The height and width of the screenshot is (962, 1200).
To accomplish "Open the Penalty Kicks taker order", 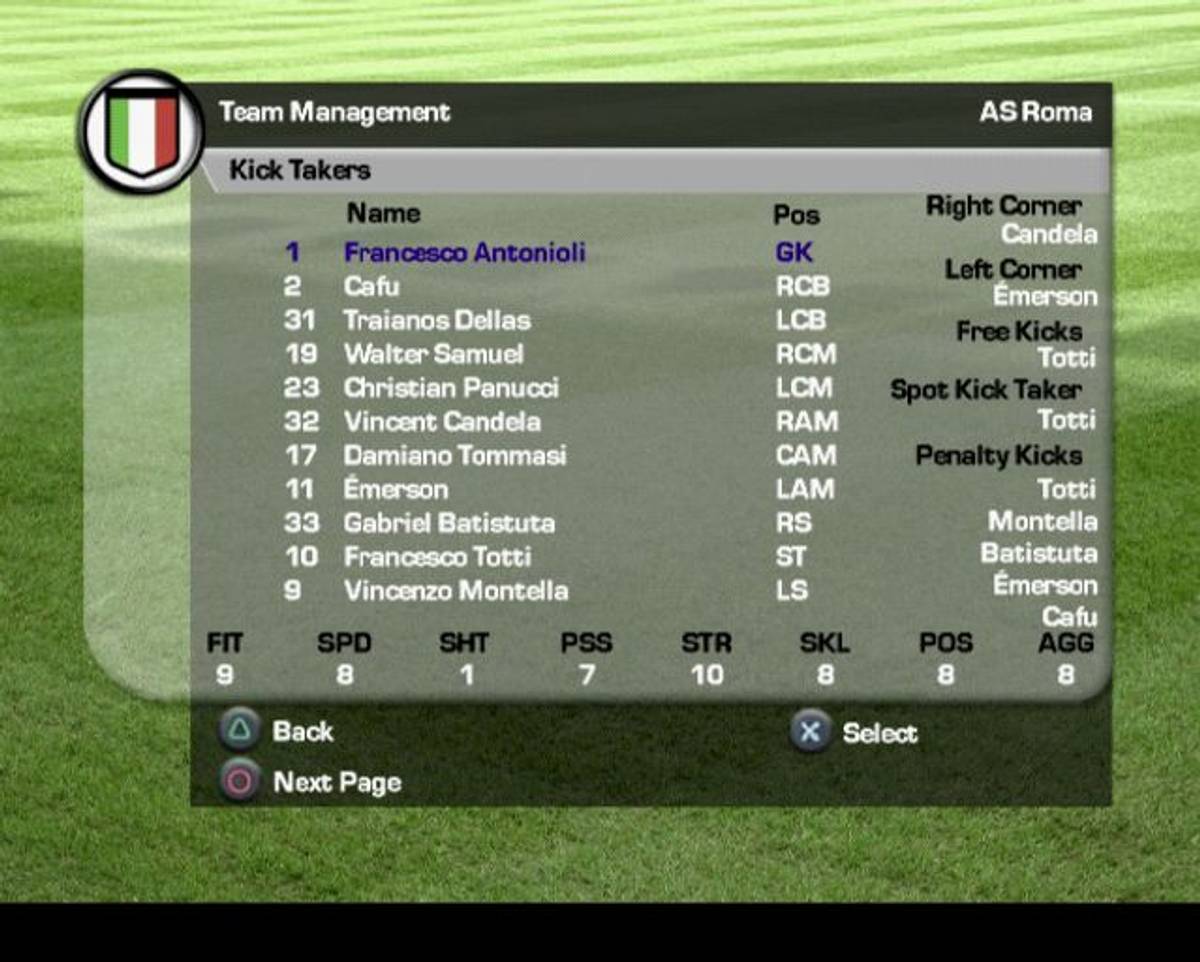I will [998, 456].
